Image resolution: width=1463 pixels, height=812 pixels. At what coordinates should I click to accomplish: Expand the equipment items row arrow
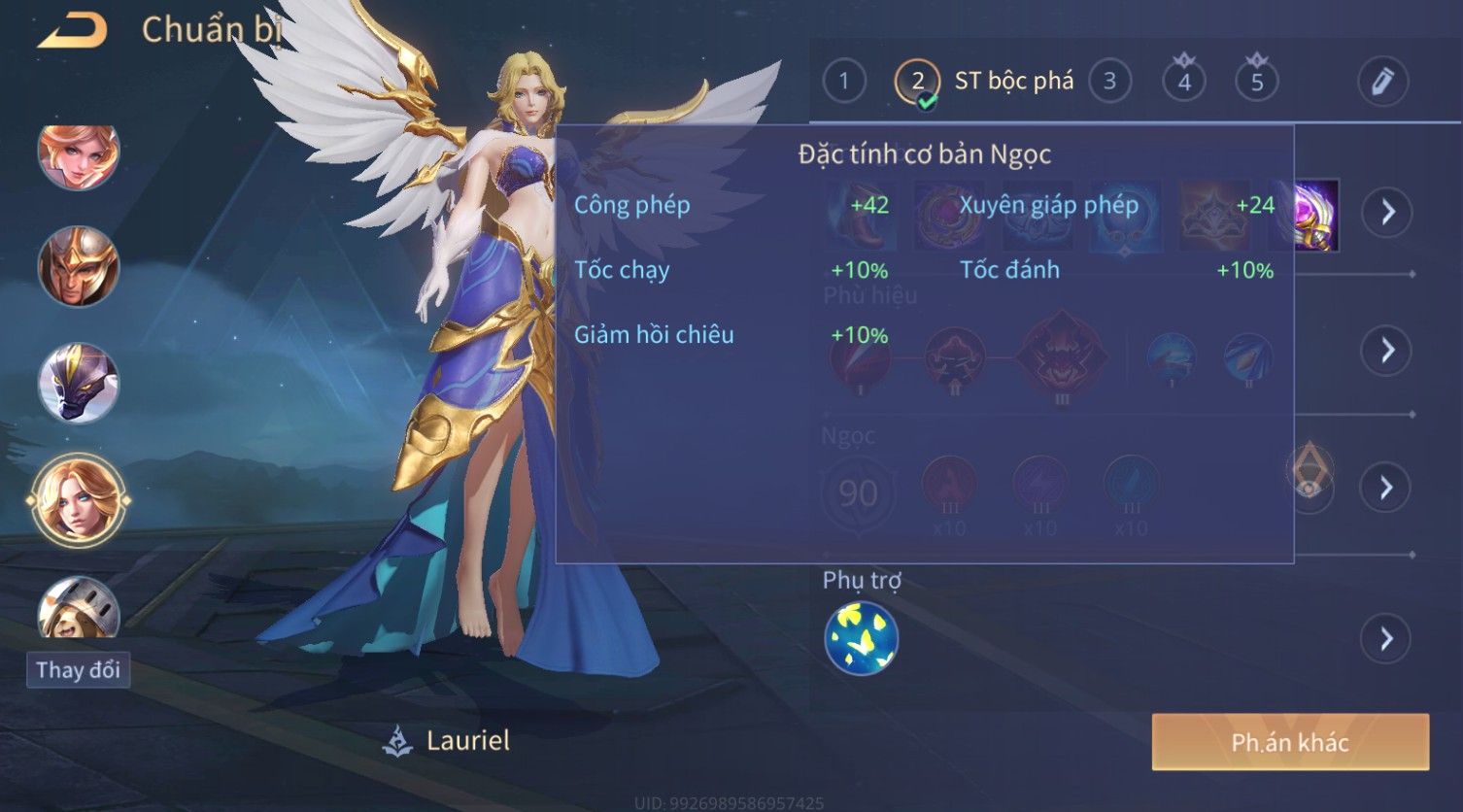click(1386, 211)
